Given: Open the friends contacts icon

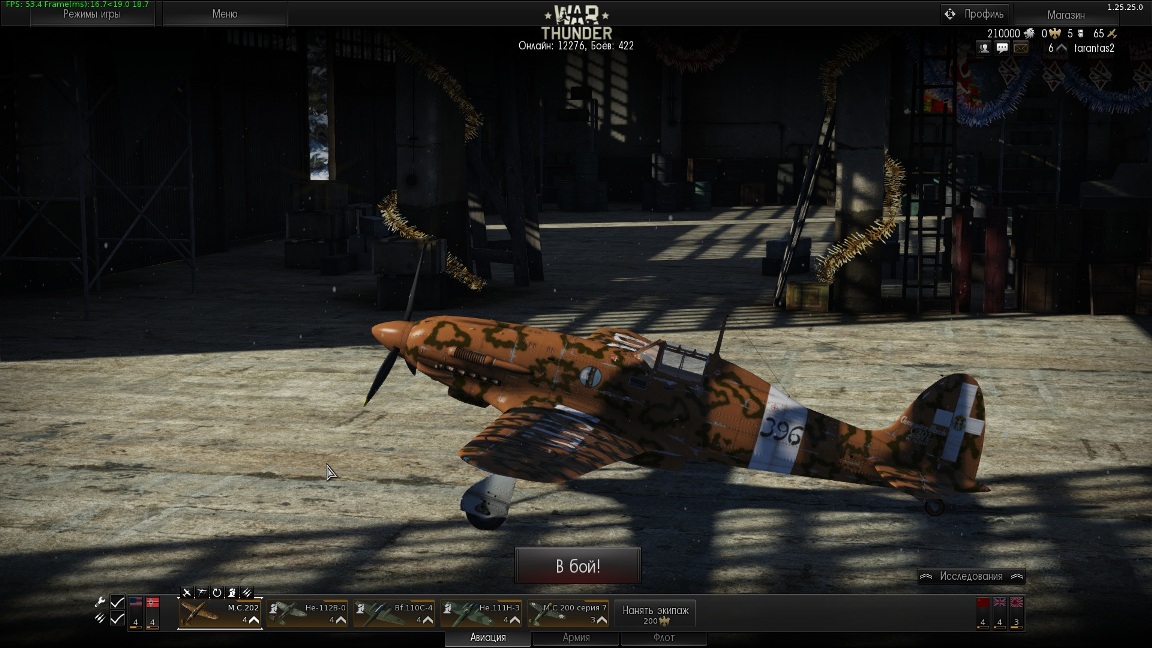Looking at the screenshot, I should (x=985, y=47).
